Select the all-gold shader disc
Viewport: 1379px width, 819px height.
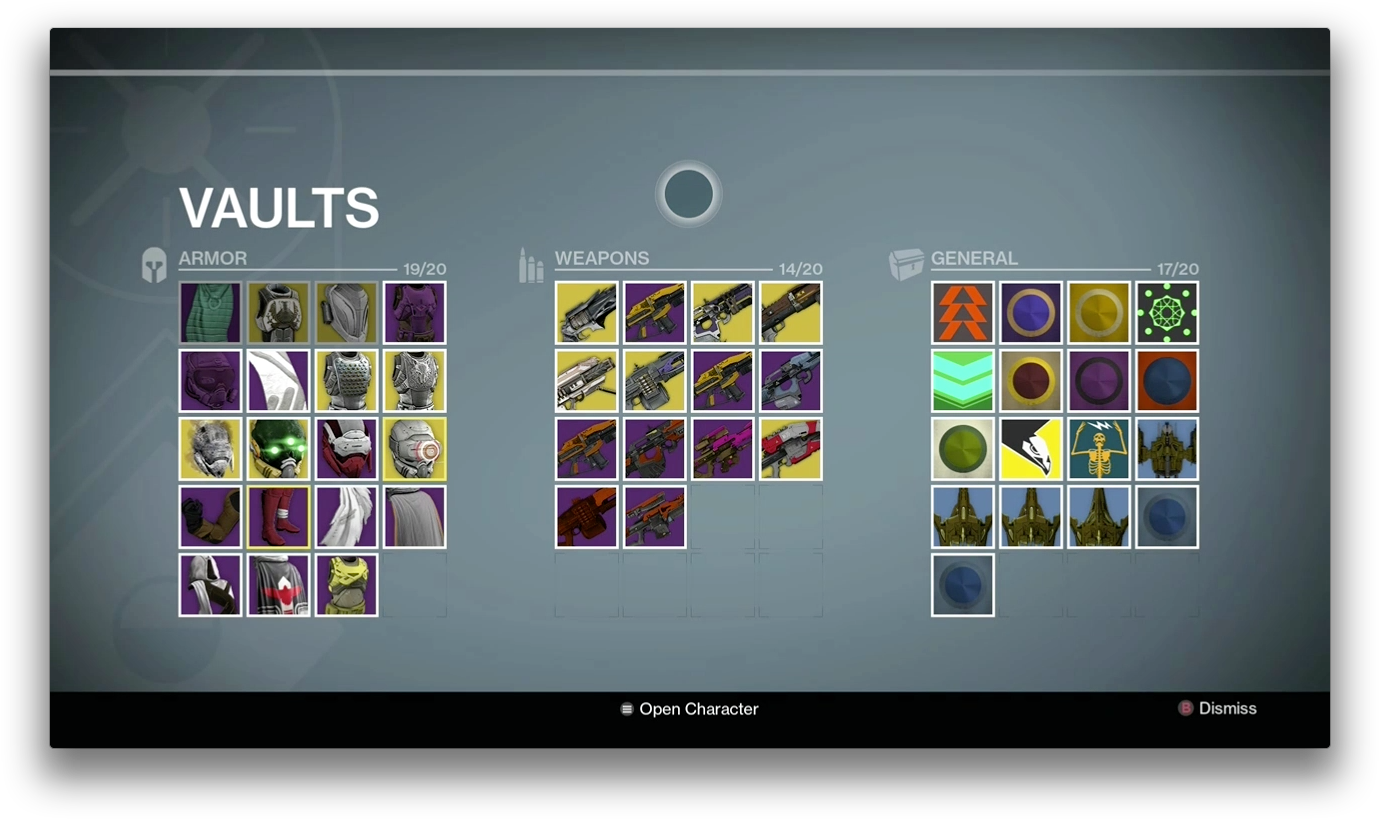tap(1098, 313)
